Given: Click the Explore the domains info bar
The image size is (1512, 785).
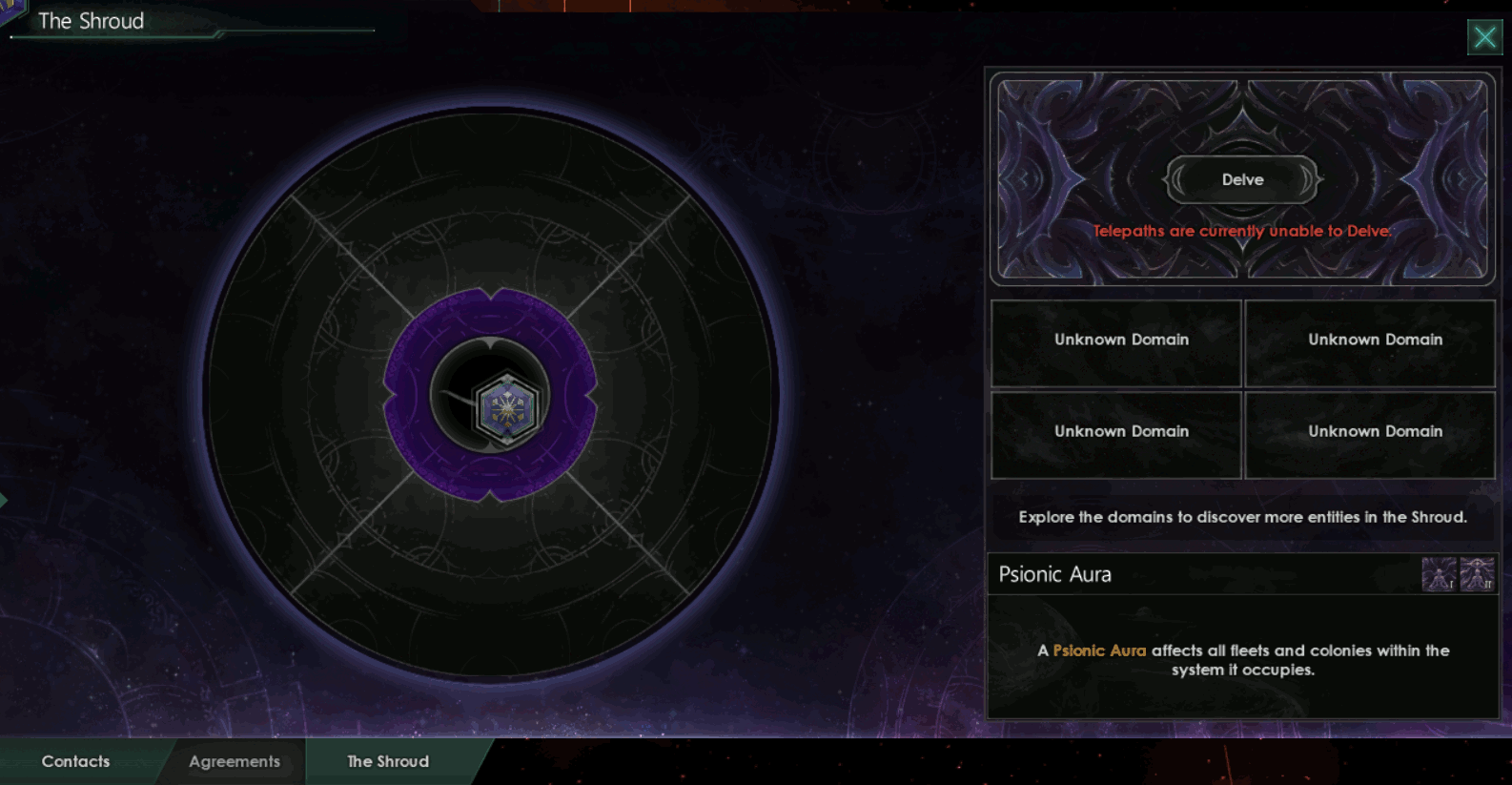Looking at the screenshot, I should [1242, 517].
